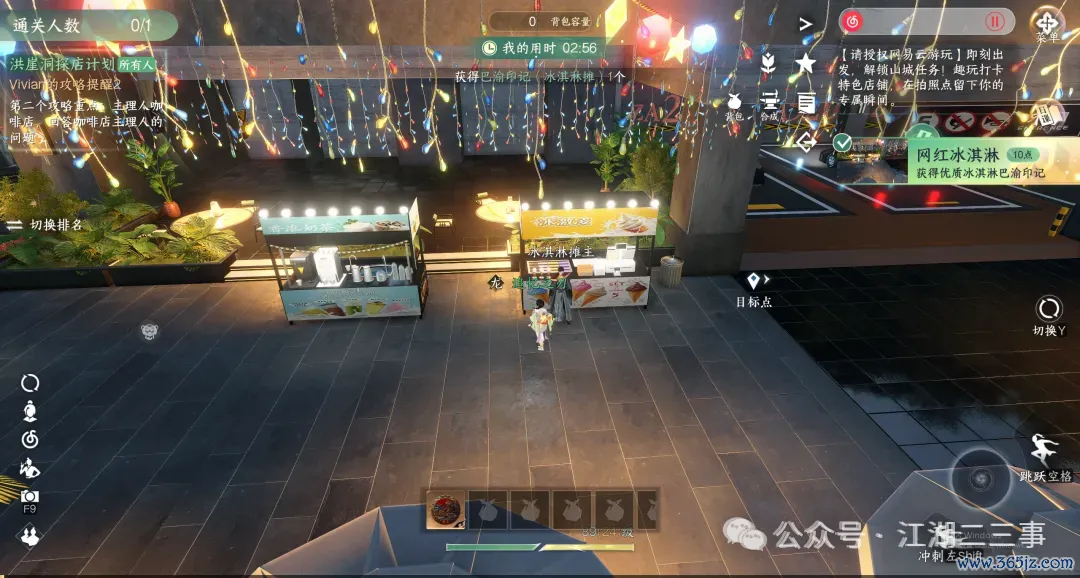Toggle 切换排名 ranking view
The width and height of the screenshot is (1080, 578).
pyautogui.click(x=45, y=225)
